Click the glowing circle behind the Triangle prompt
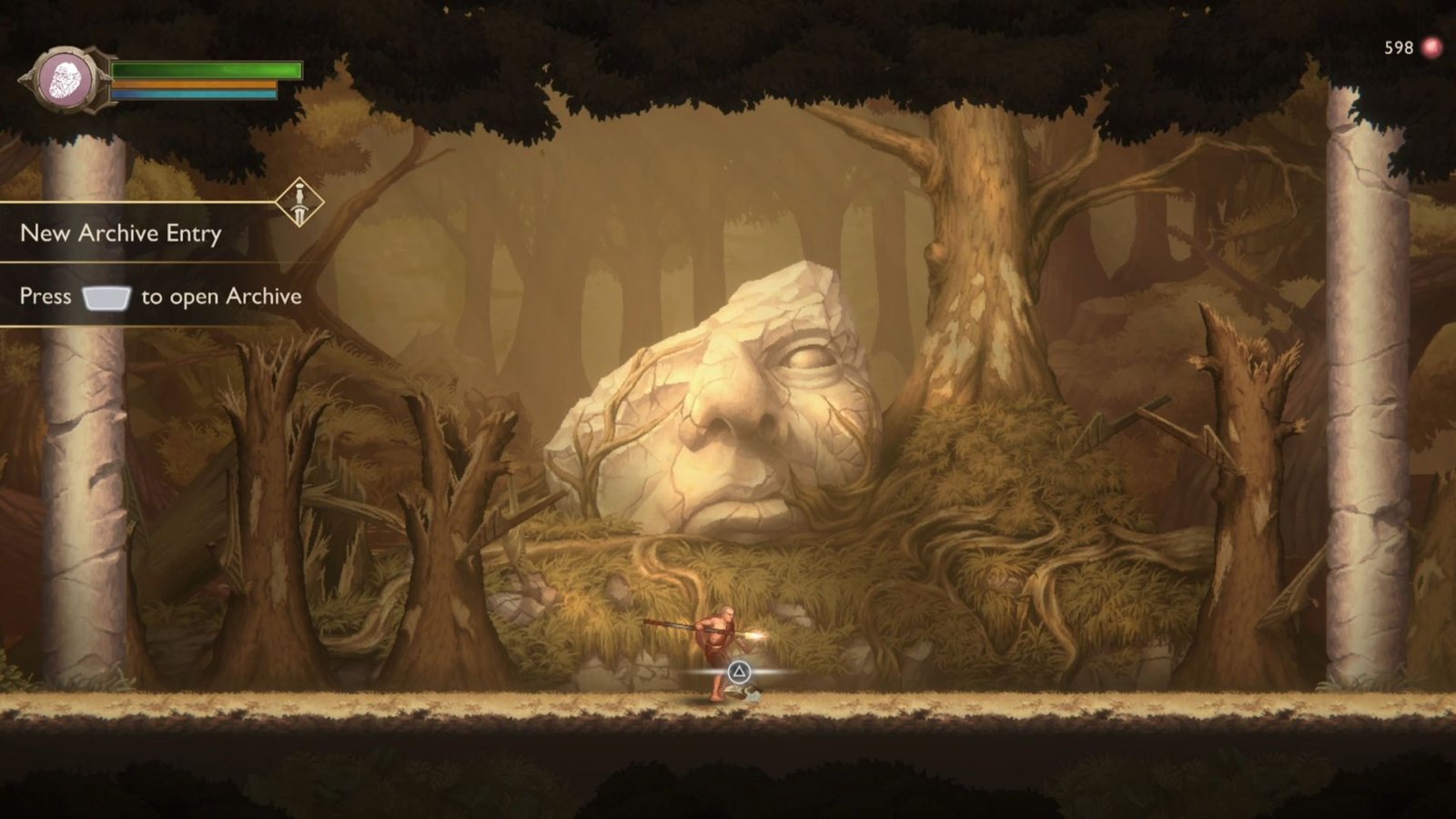The width and height of the screenshot is (1456, 819). 739,672
